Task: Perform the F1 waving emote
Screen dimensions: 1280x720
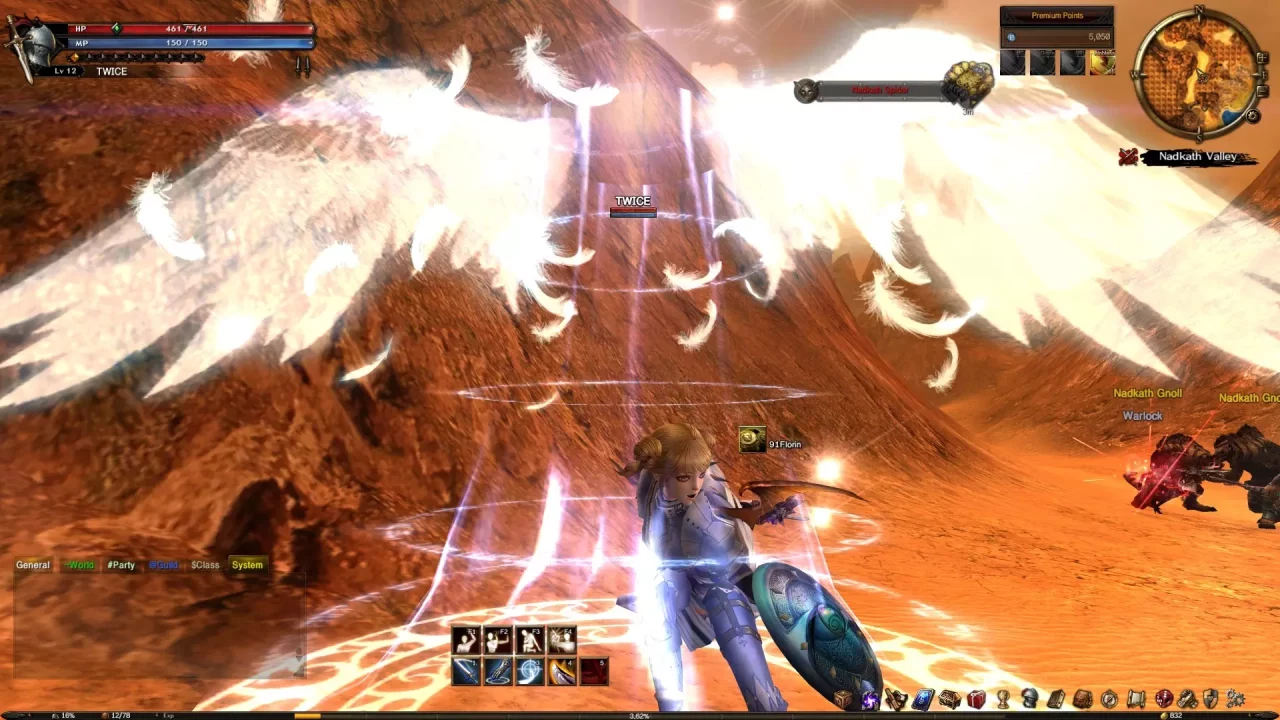Action: (x=466, y=640)
